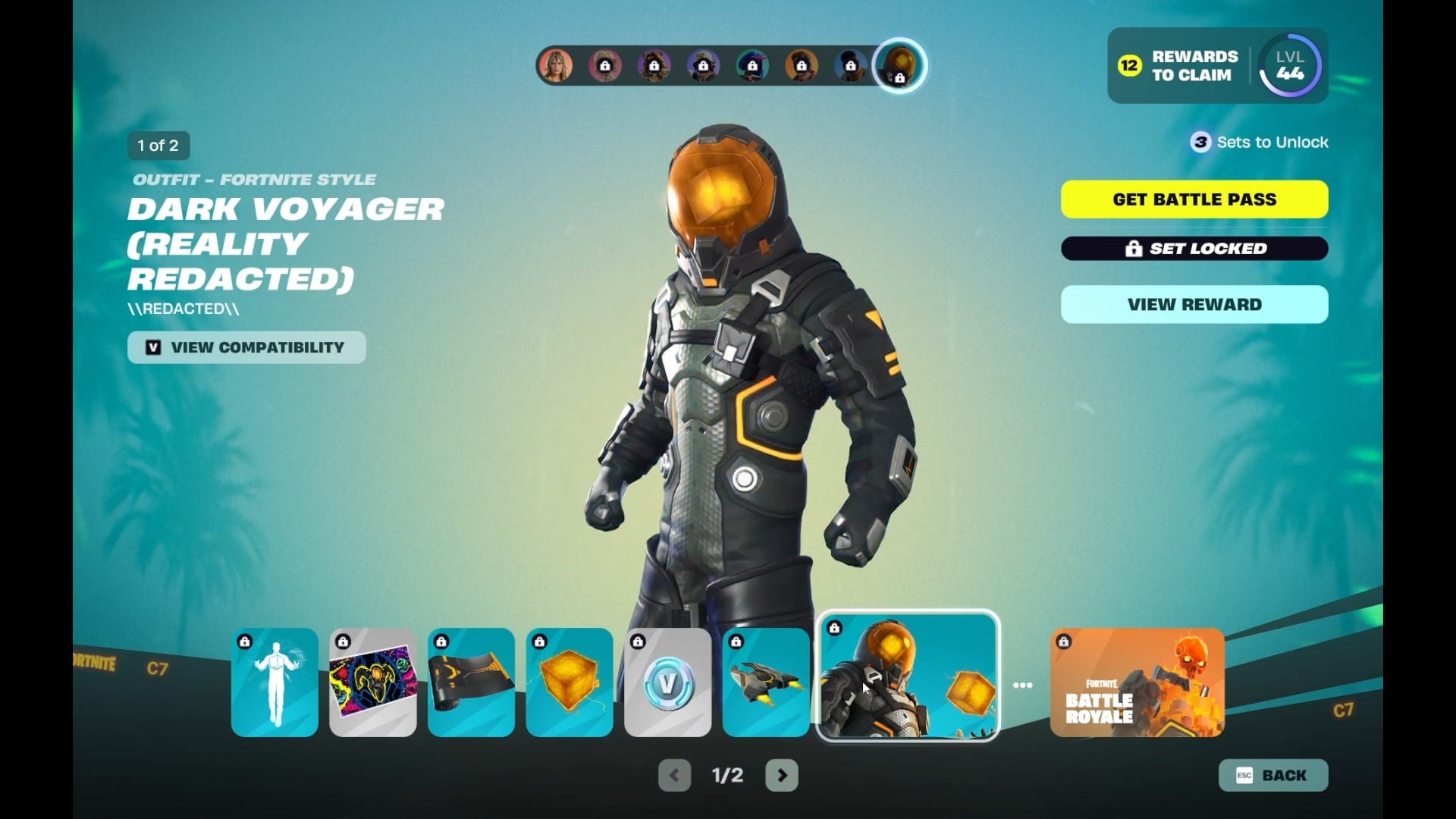This screenshot has width=1456, height=819.
Task: Select View Reward
Action: (1194, 305)
